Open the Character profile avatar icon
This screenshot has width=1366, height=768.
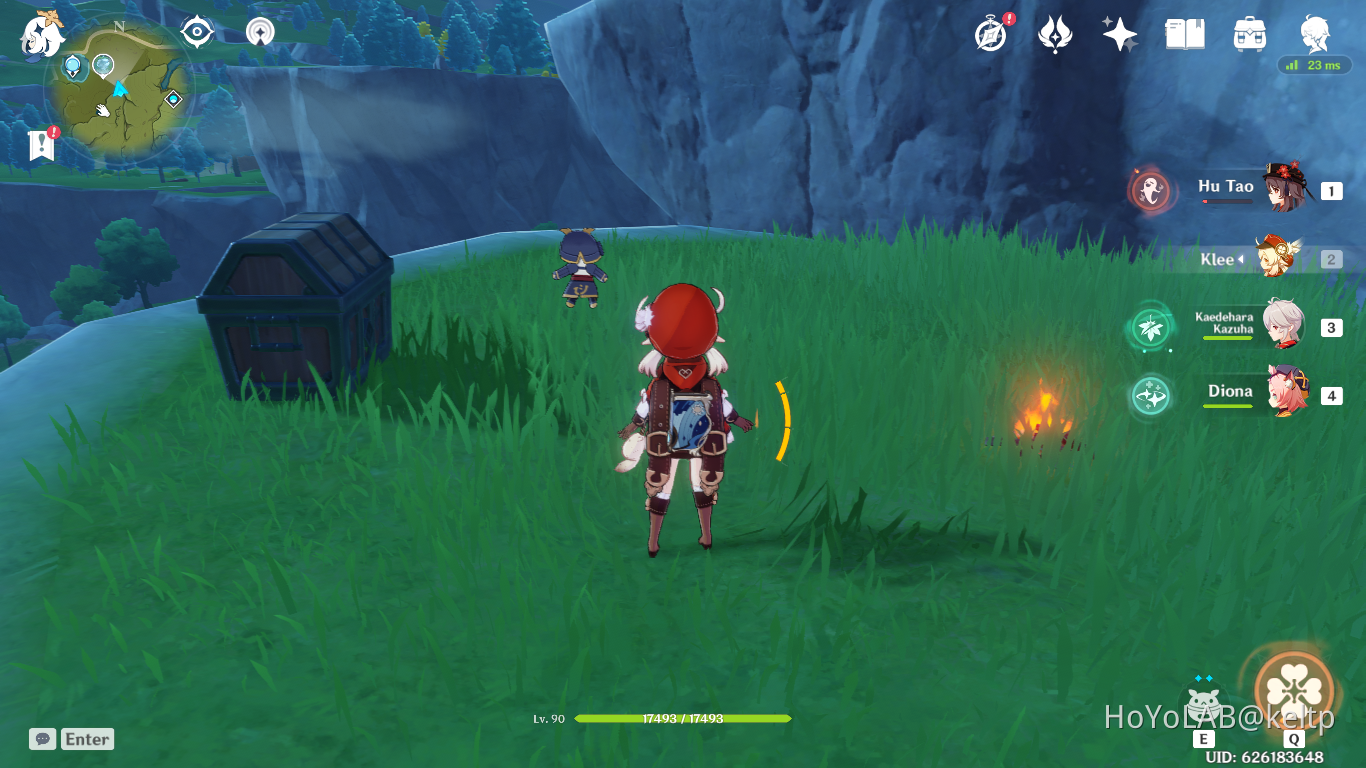pyautogui.click(x=1313, y=33)
